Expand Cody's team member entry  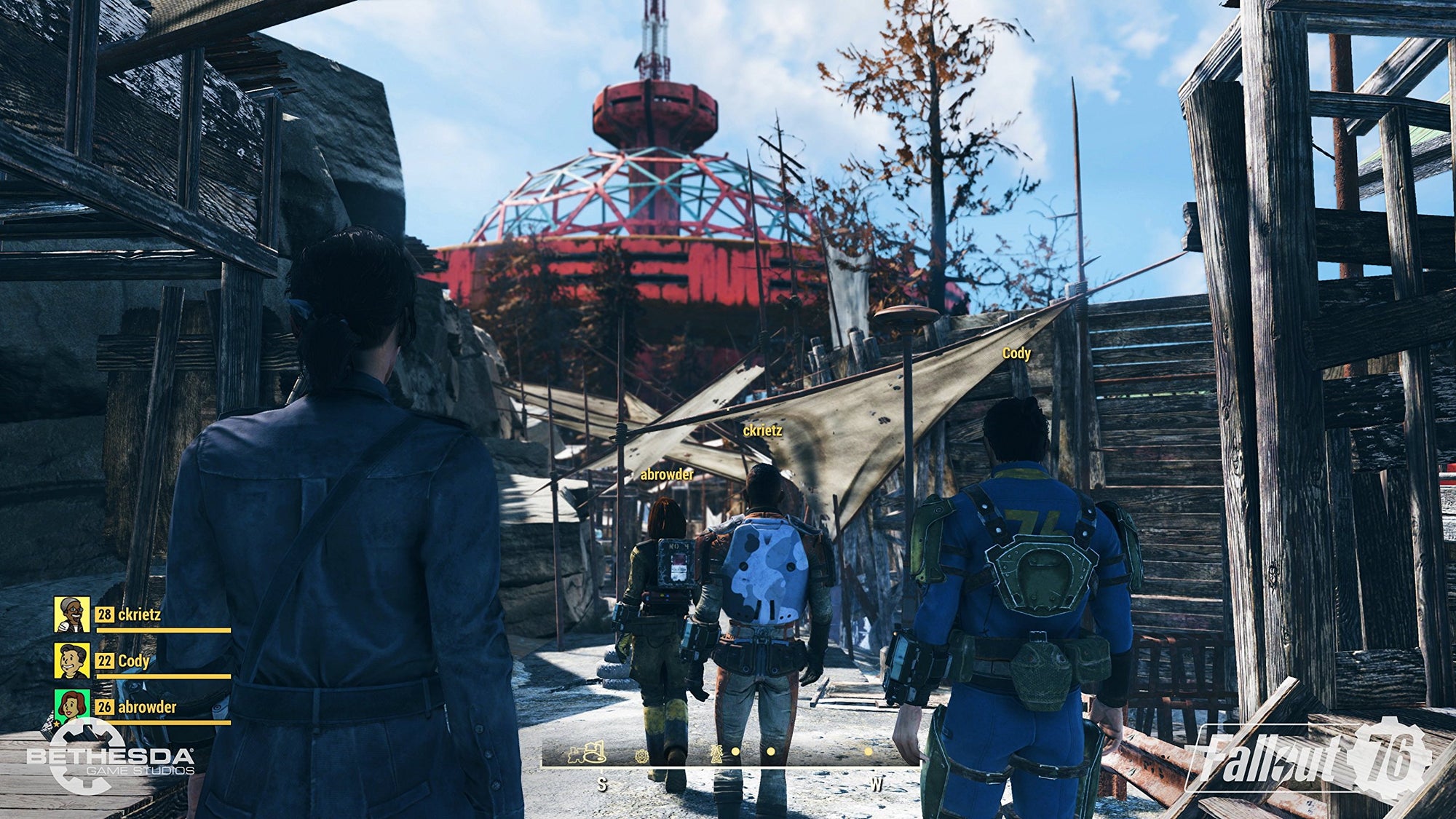tap(135, 660)
